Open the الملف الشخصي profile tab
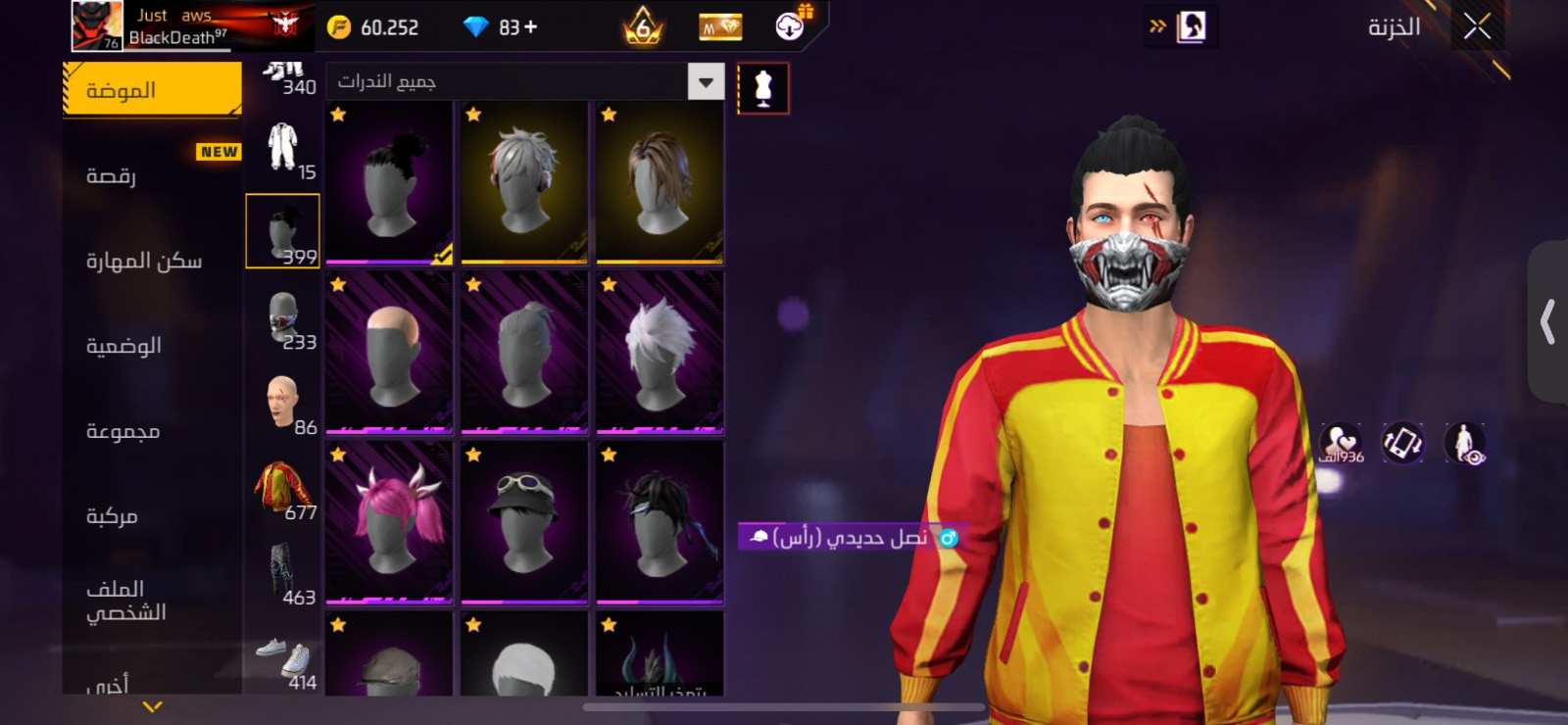The width and height of the screenshot is (1568, 725). click(x=152, y=600)
